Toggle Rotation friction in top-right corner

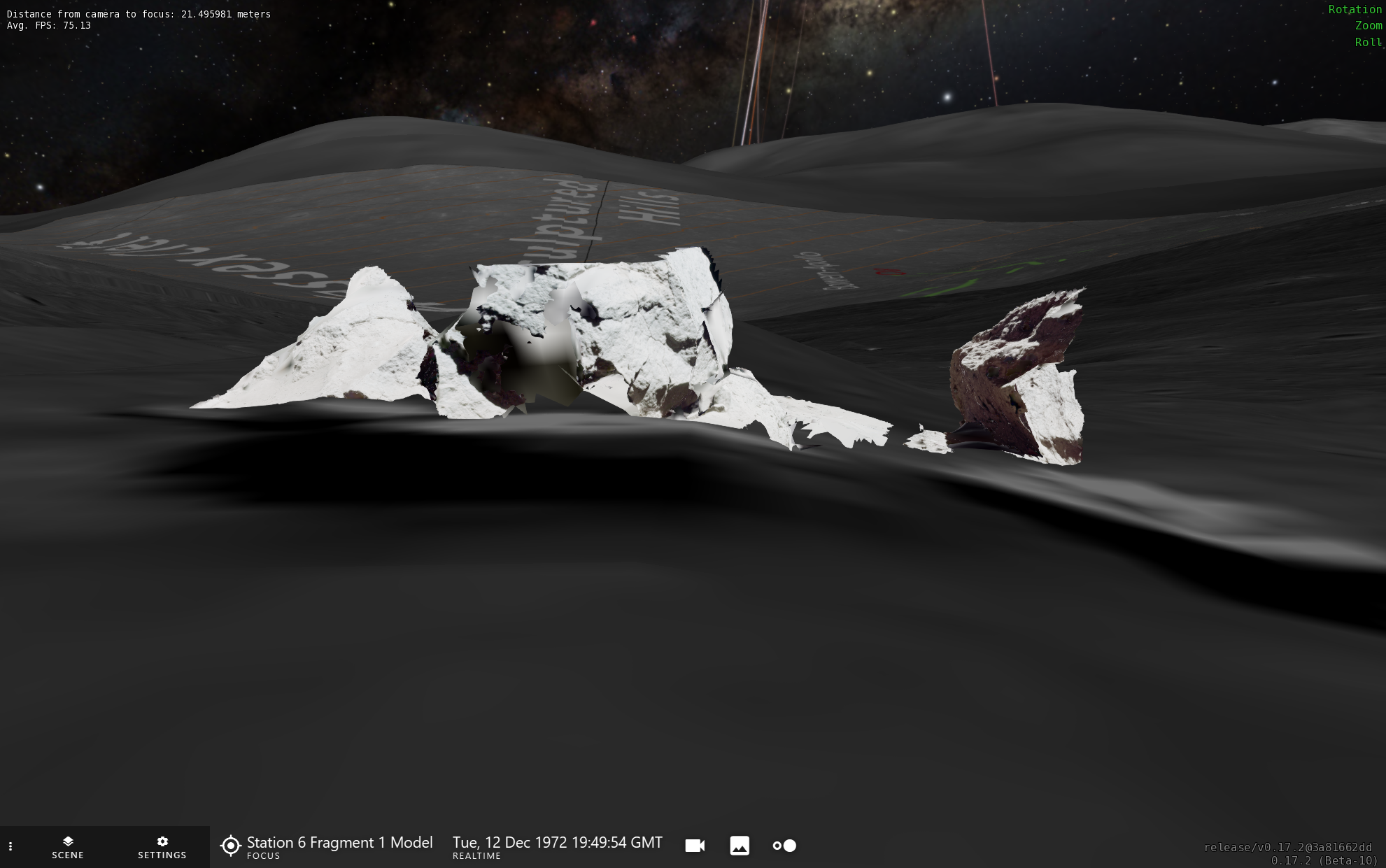tap(1354, 9)
